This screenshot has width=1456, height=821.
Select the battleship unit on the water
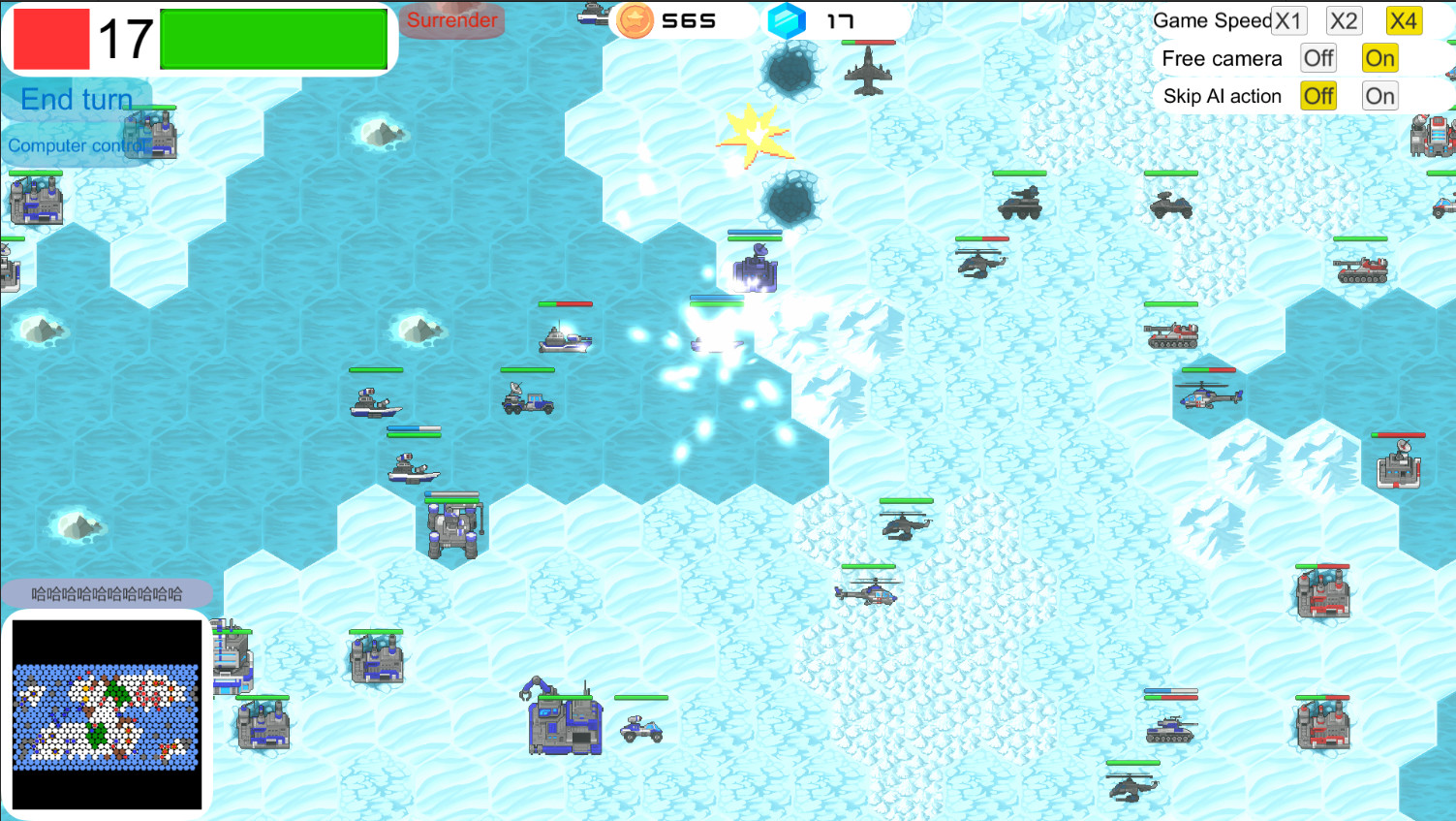pos(565,340)
